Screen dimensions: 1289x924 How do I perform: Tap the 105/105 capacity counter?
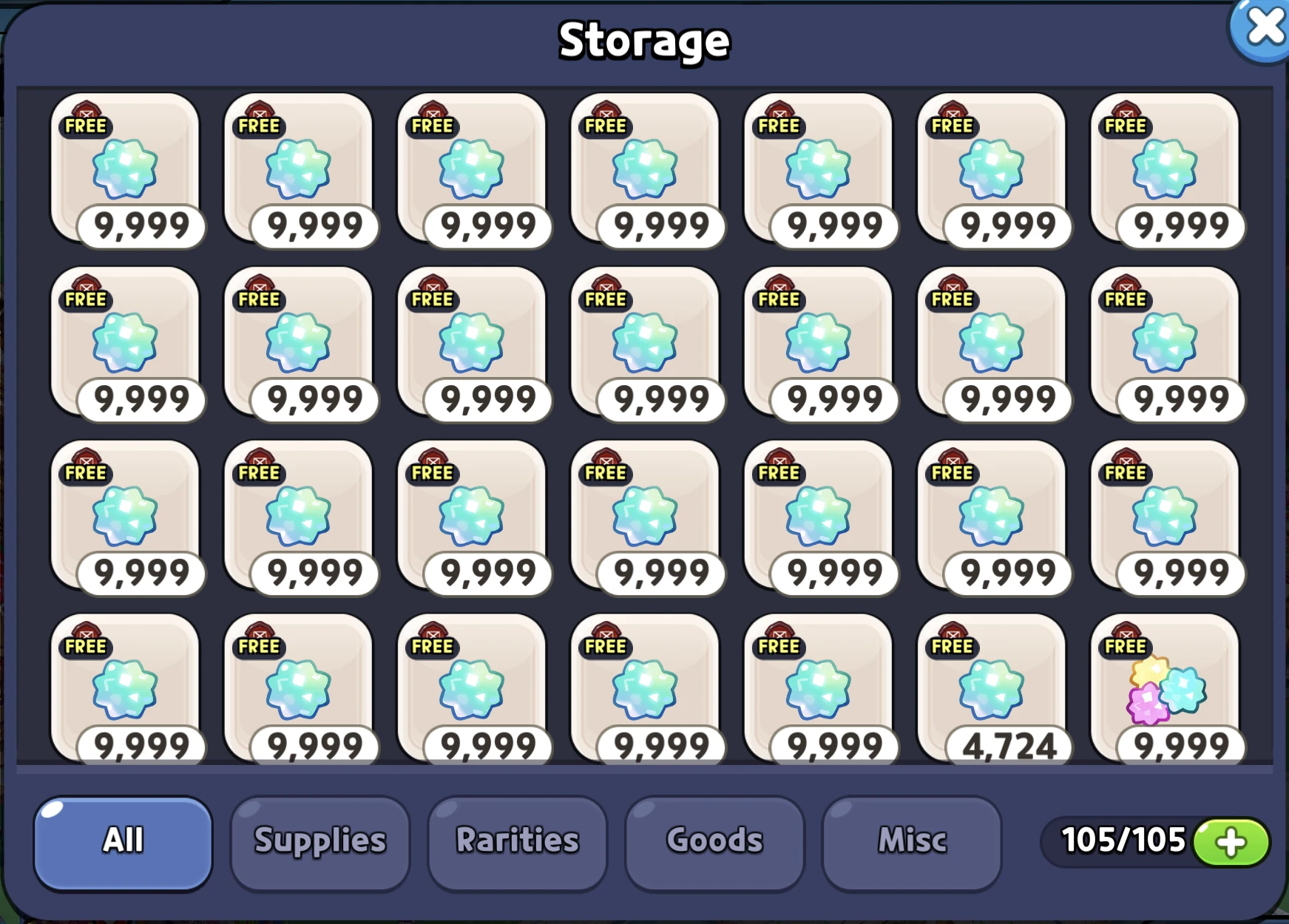pos(1125,840)
